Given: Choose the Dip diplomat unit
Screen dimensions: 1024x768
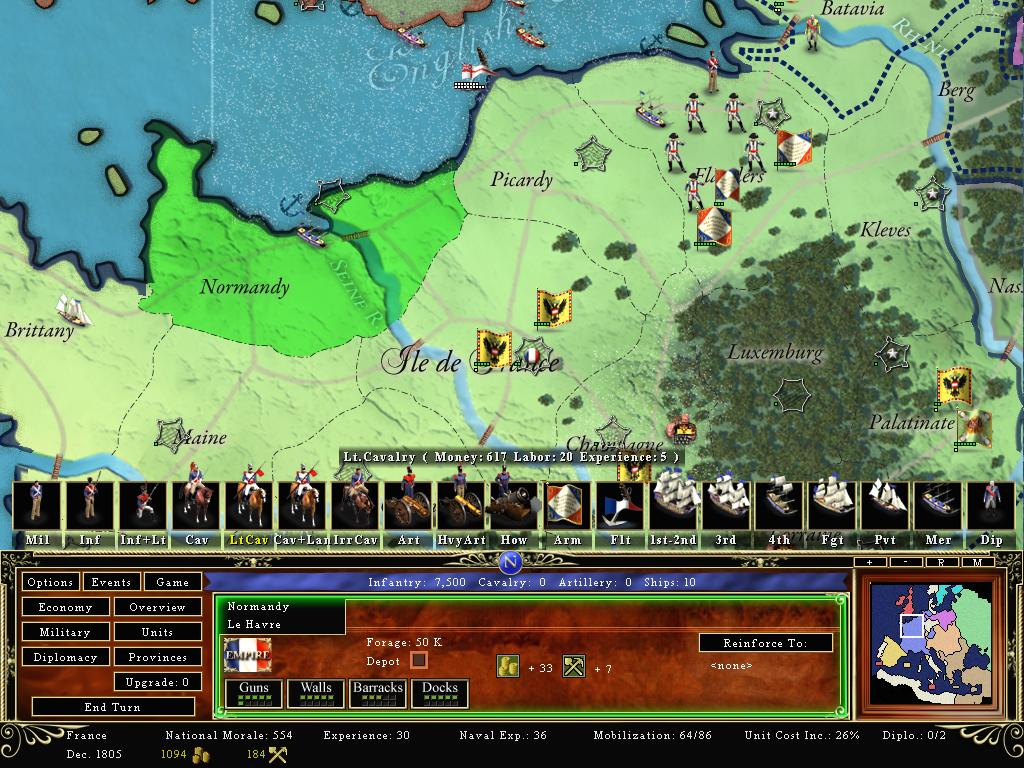Looking at the screenshot, I should [991, 512].
